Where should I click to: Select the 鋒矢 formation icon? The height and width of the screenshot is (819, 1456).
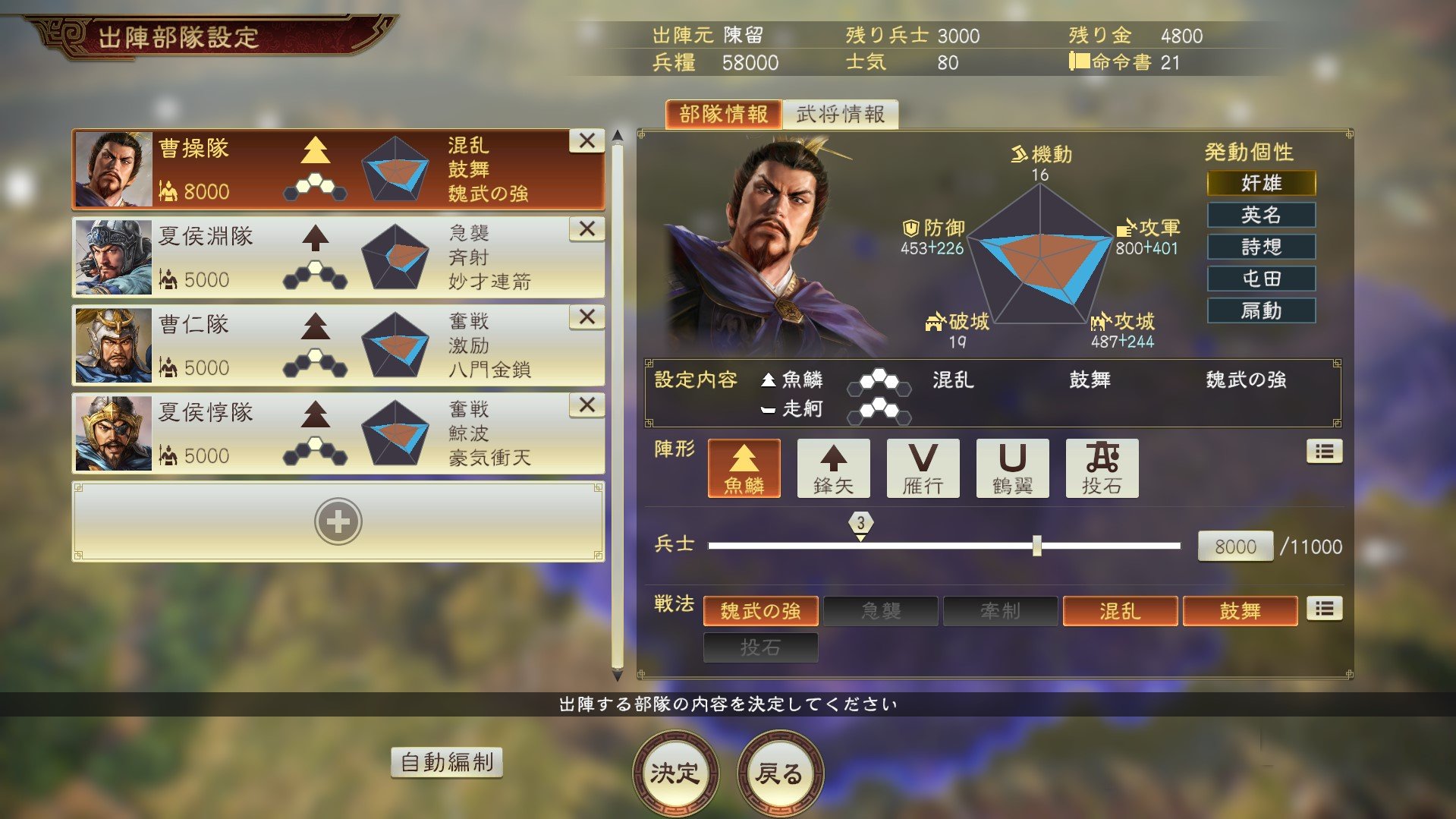pyautogui.click(x=832, y=468)
